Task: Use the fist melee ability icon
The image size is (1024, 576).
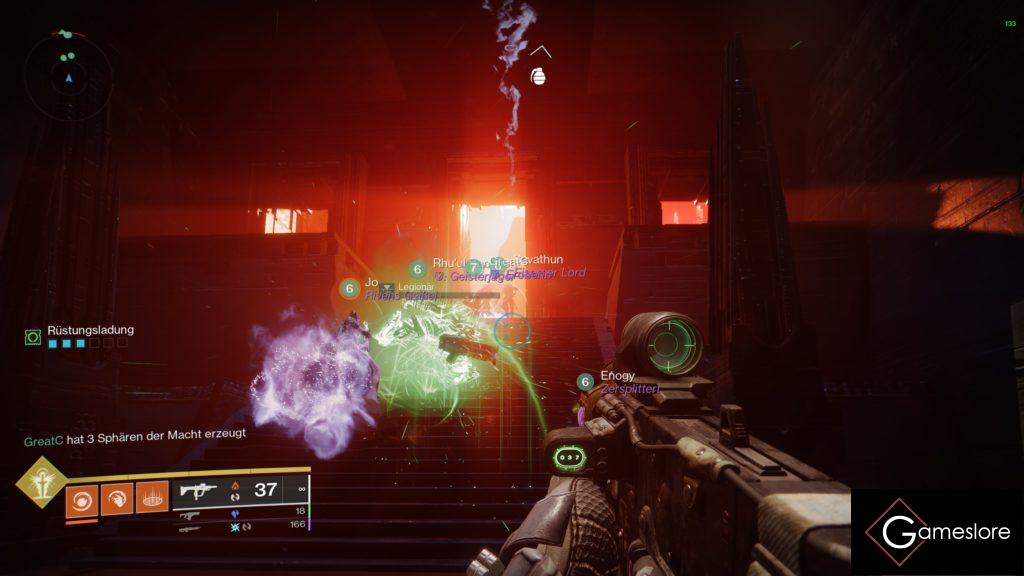Action: coord(116,497)
